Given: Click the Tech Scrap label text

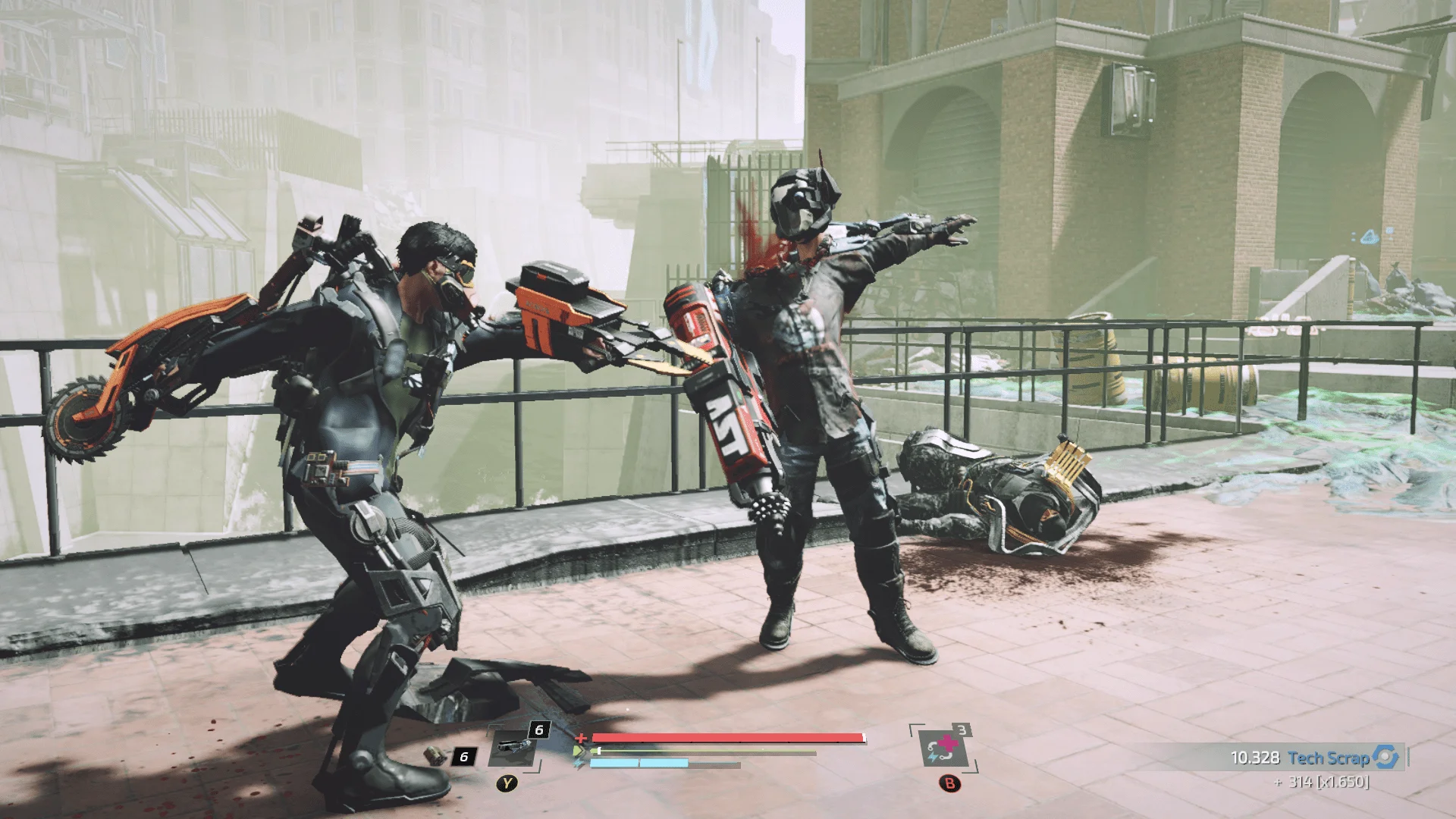Looking at the screenshot, I should tap(1329, 757).
